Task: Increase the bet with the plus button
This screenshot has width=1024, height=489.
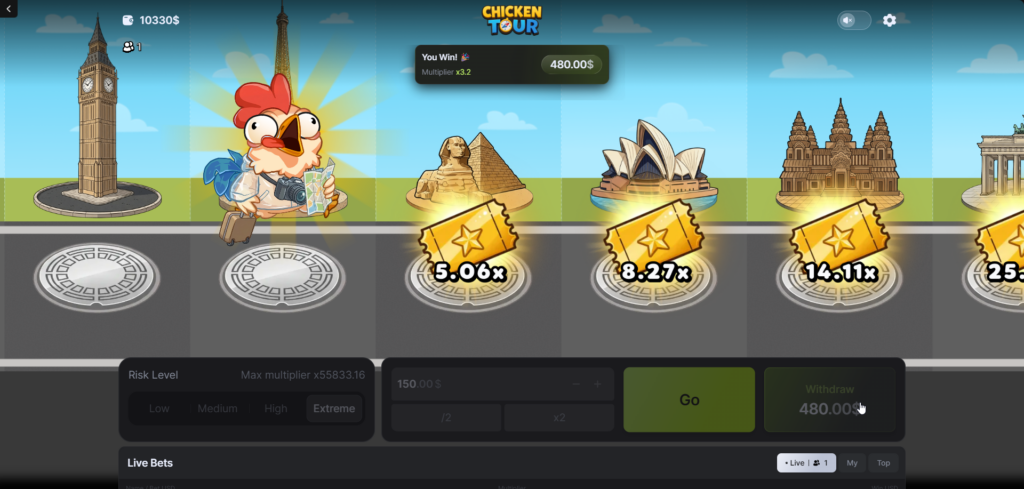Action: tap(598, 384)
